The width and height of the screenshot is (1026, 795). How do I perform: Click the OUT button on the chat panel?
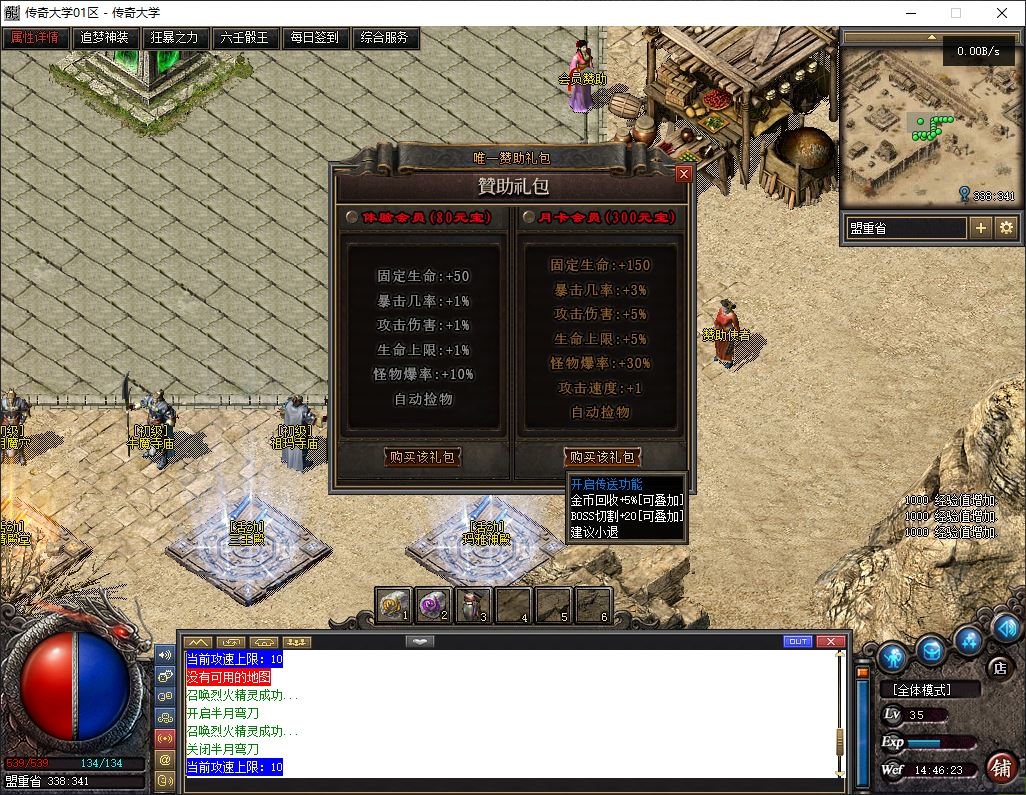pyautogui.click(x=798, y=641)
